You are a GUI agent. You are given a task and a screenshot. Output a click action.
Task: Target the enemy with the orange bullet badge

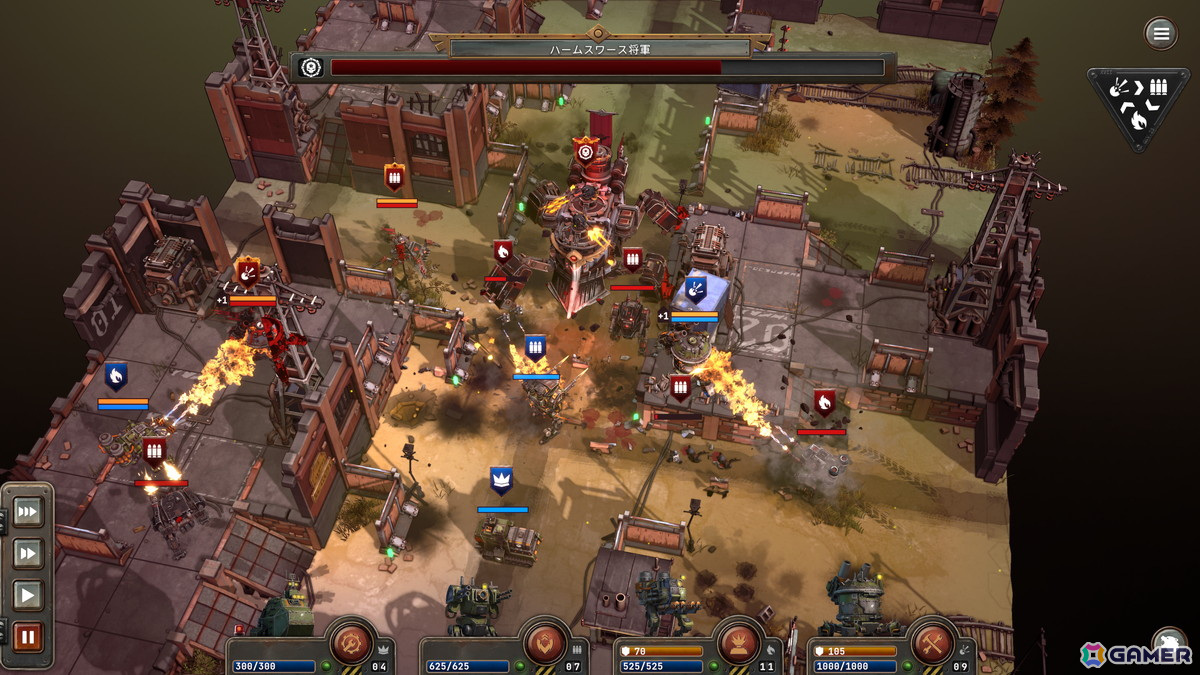[395, 178]
